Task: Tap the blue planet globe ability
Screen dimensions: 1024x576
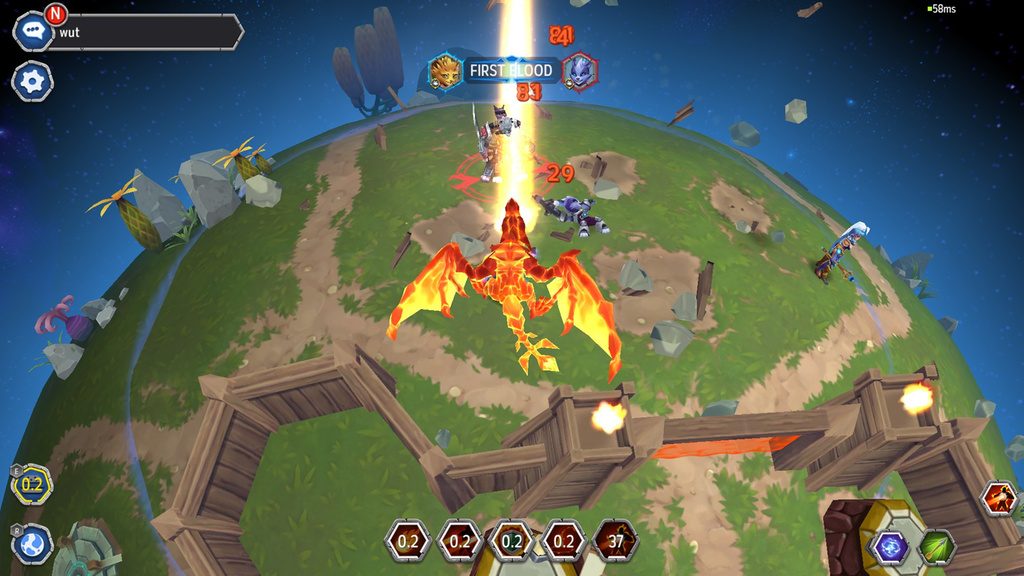Action: pos(32,544)
